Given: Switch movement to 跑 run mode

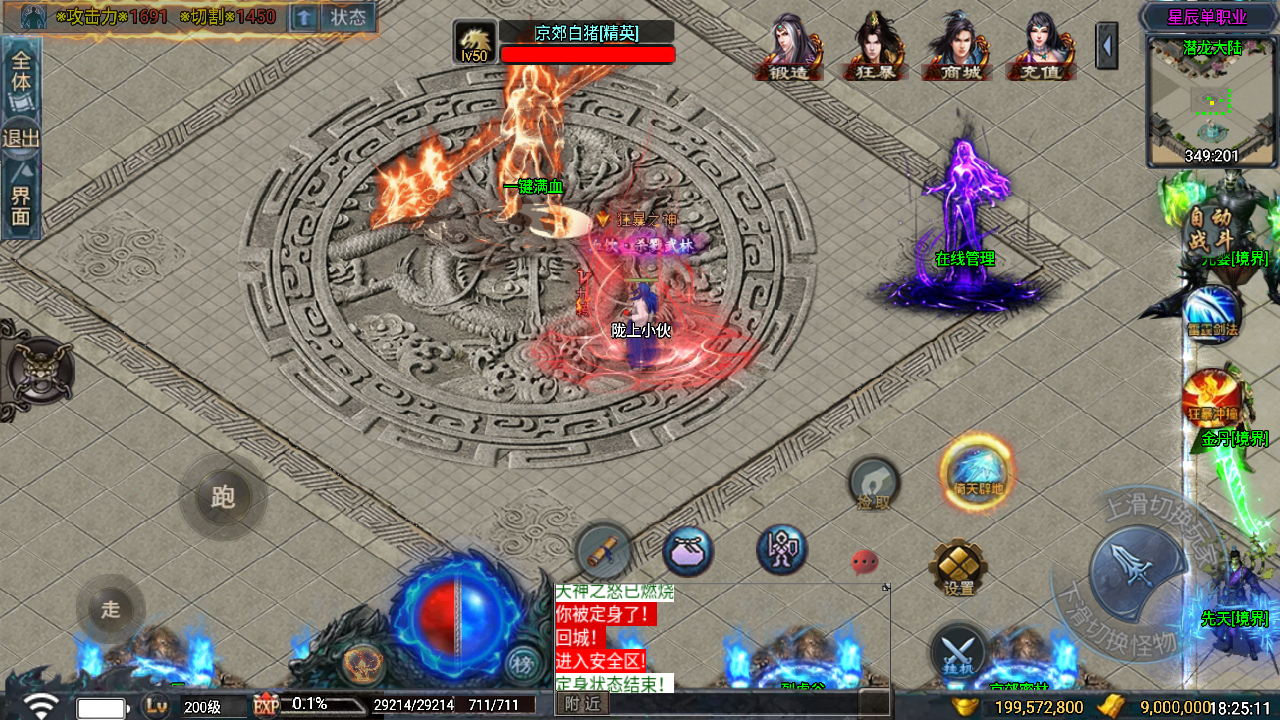Looking at the screenshot, I should tap(222, 497).
